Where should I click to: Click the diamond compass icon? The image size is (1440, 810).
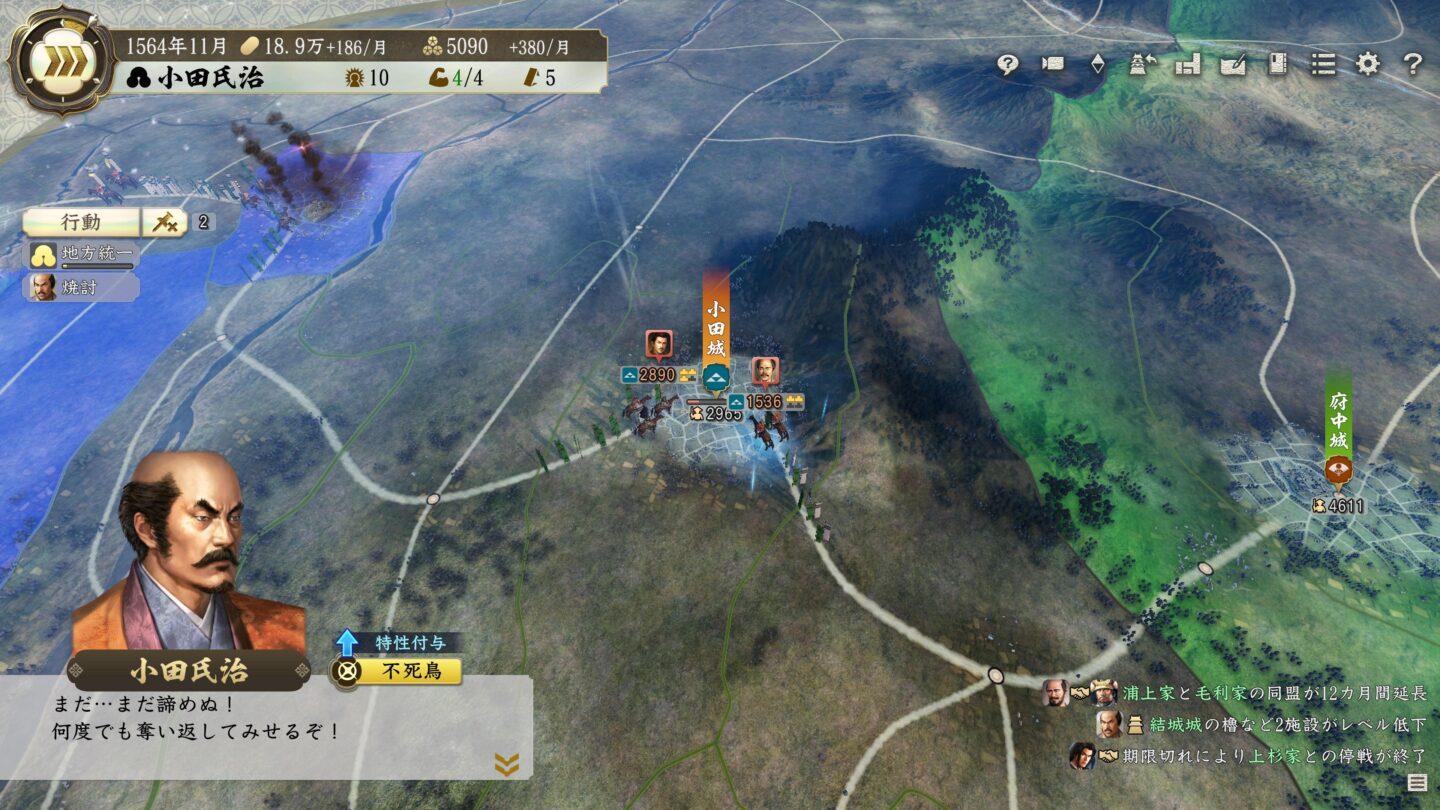pos(1097,64)
